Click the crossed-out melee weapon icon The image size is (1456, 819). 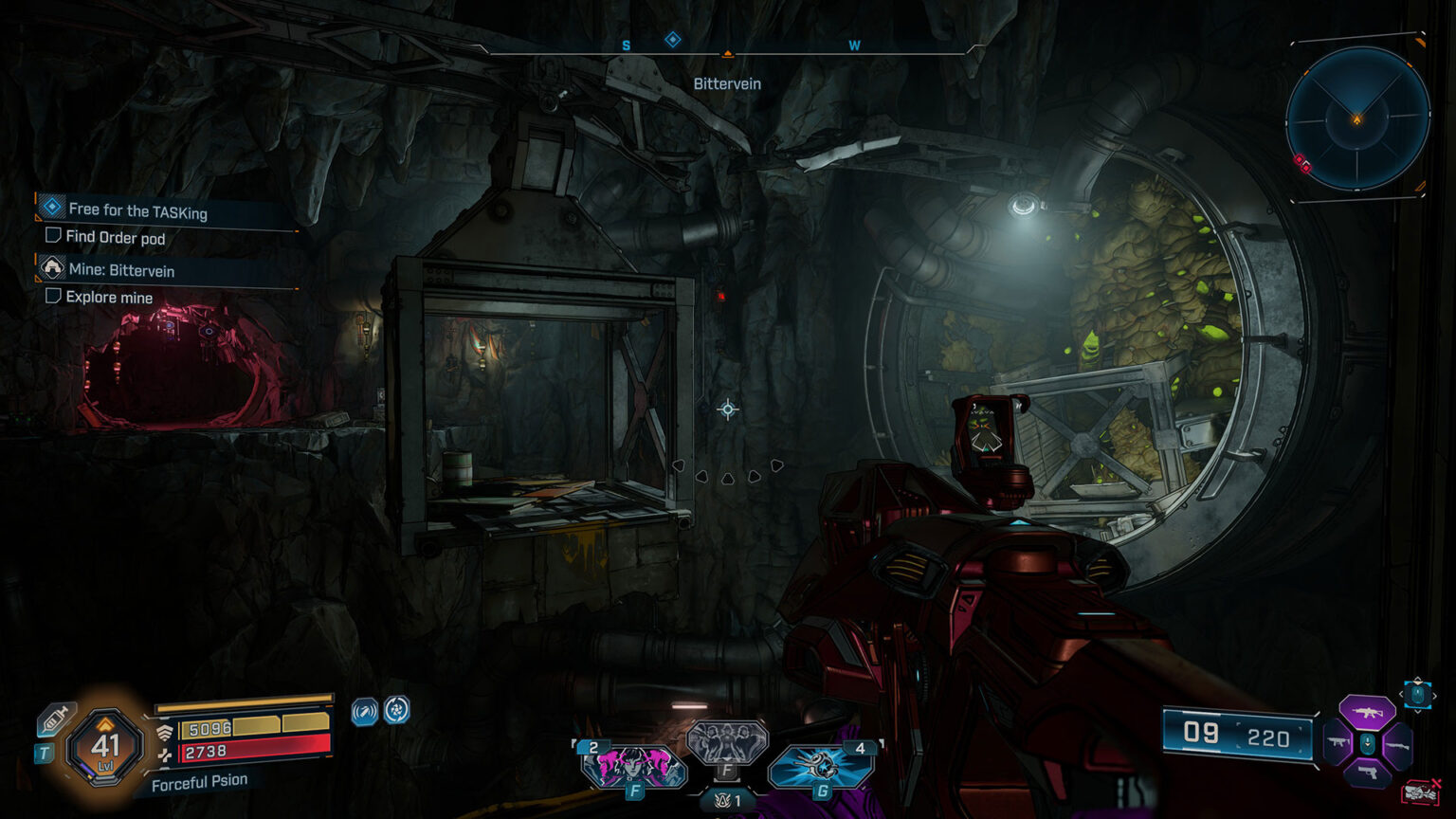click(1420, 792)
